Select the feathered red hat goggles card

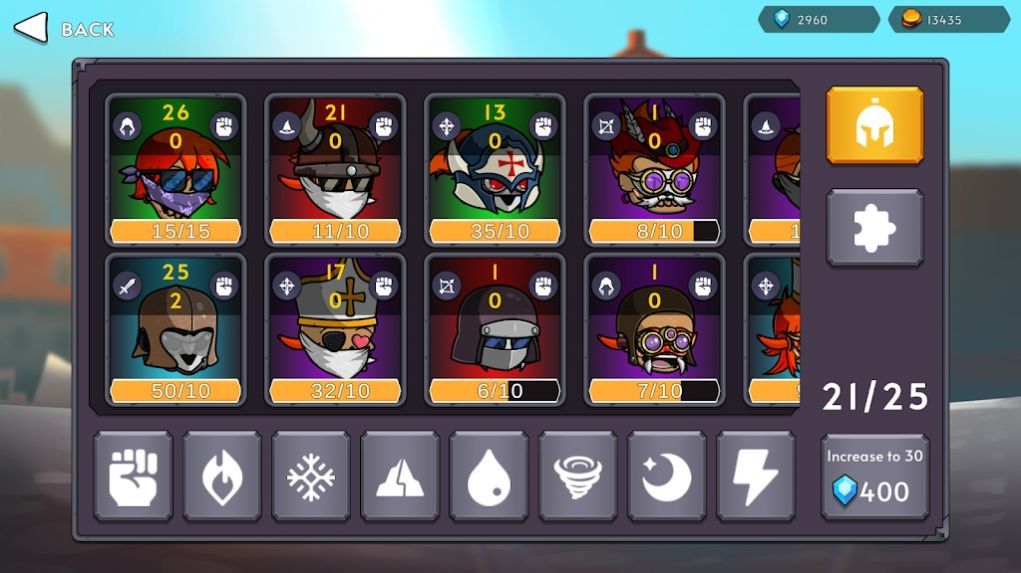click(655, 170)
